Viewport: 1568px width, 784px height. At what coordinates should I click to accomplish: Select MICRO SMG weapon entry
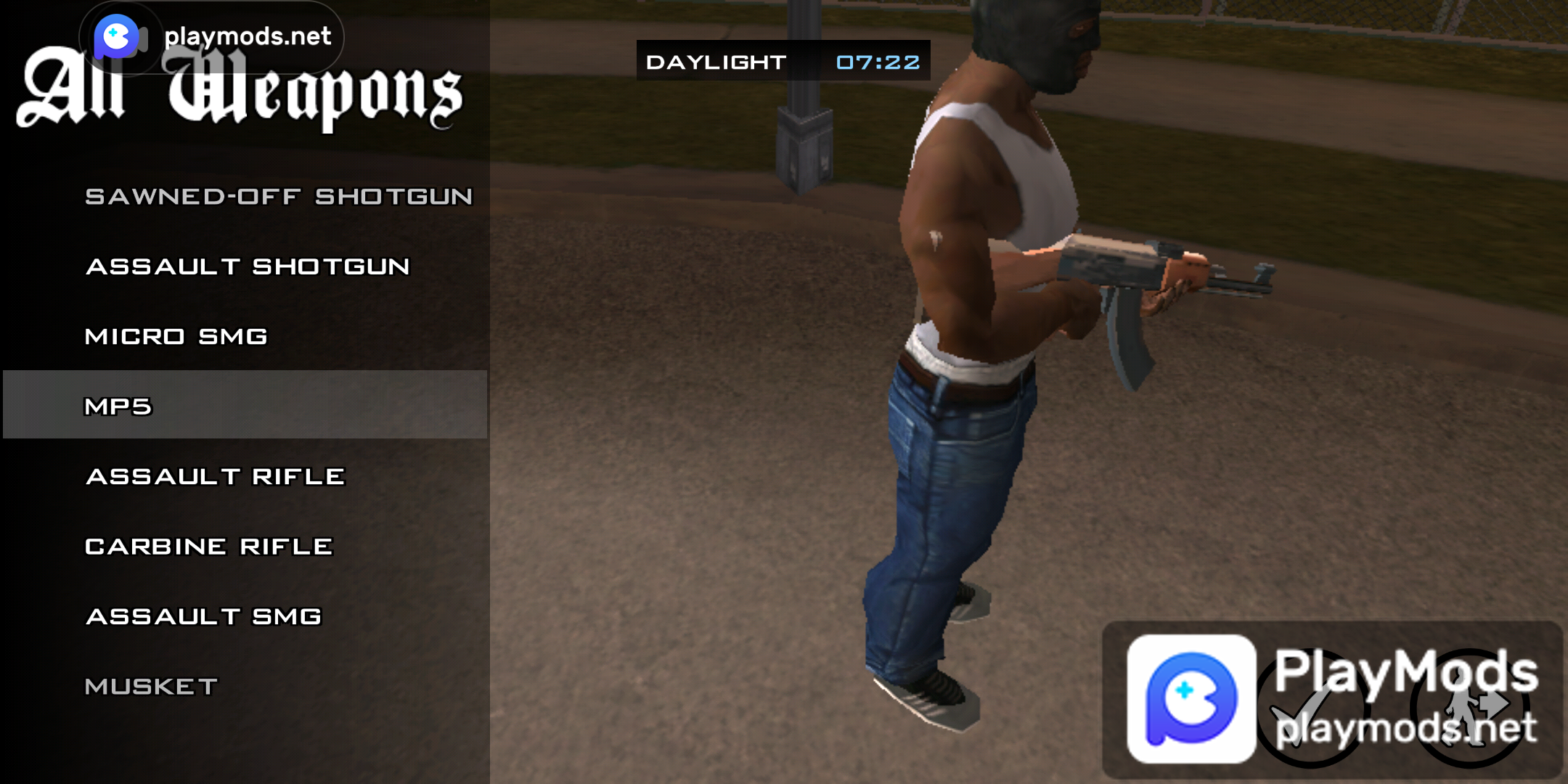pos(176,336)
